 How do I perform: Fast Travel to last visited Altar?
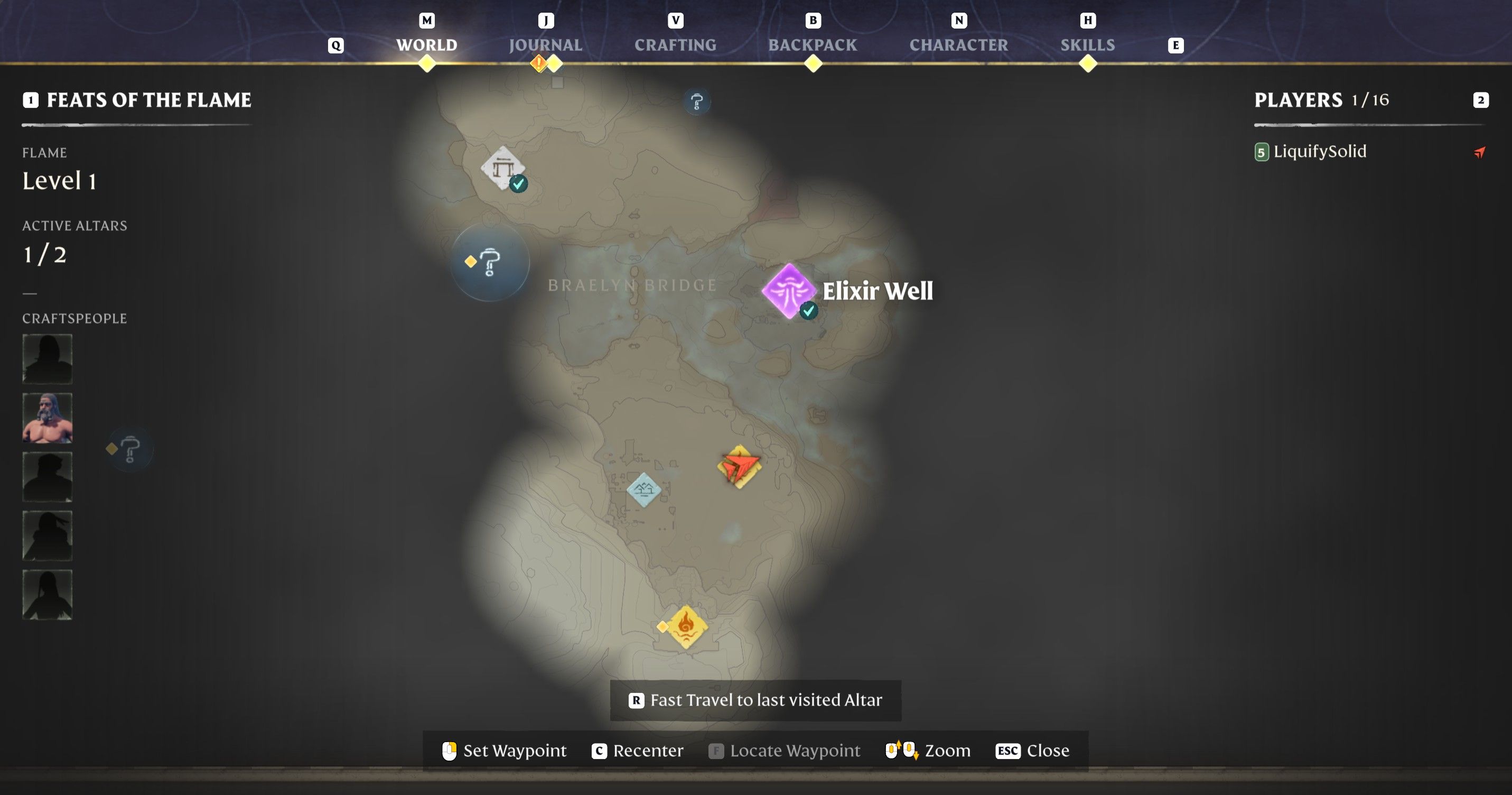(754, 700)
